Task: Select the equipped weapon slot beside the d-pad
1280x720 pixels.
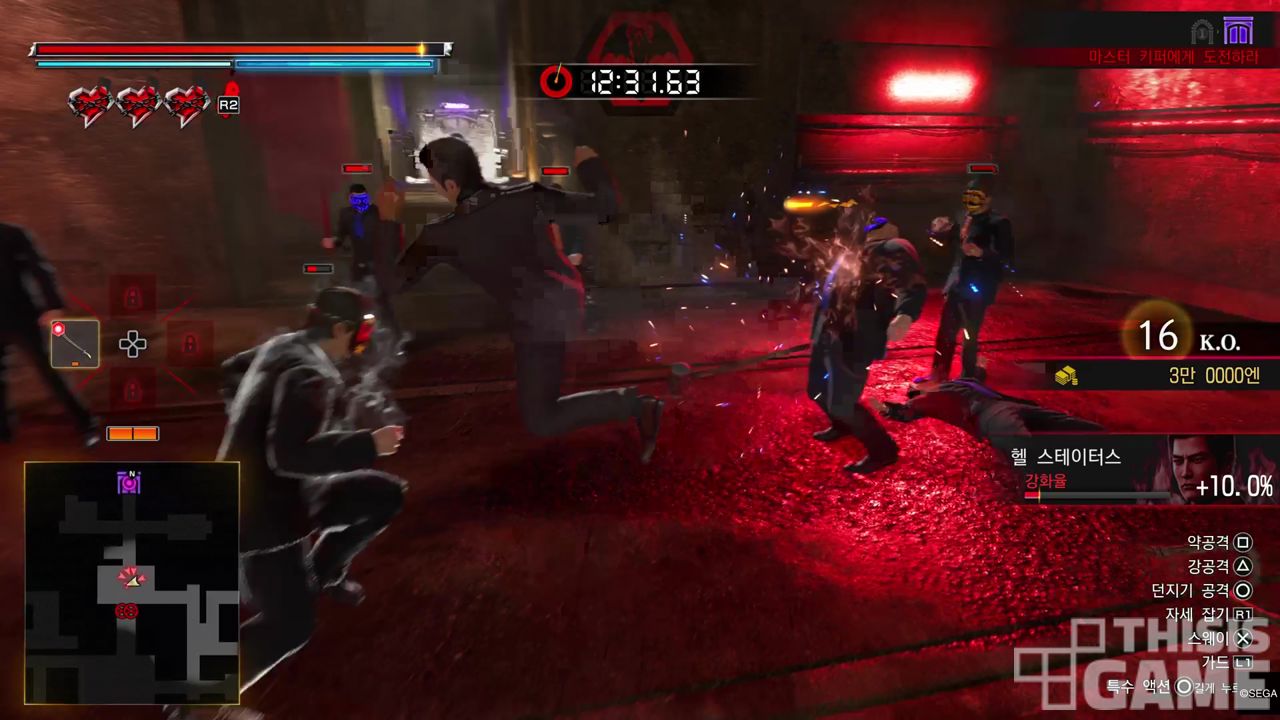Action: [75, 343]
